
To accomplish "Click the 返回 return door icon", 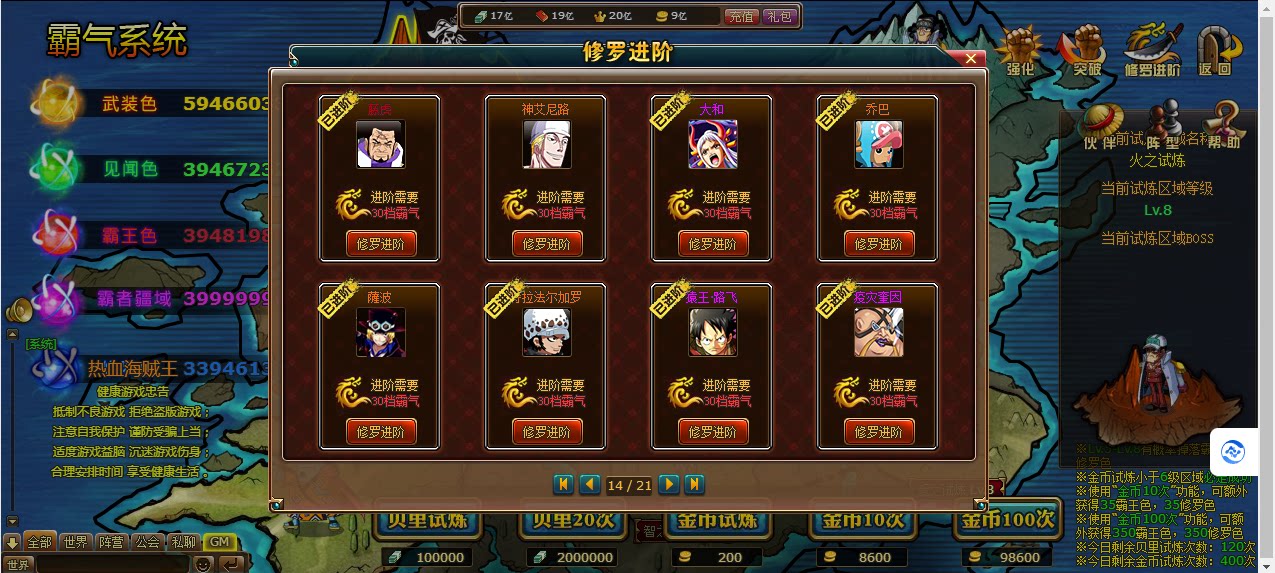I will [1215, 52].
